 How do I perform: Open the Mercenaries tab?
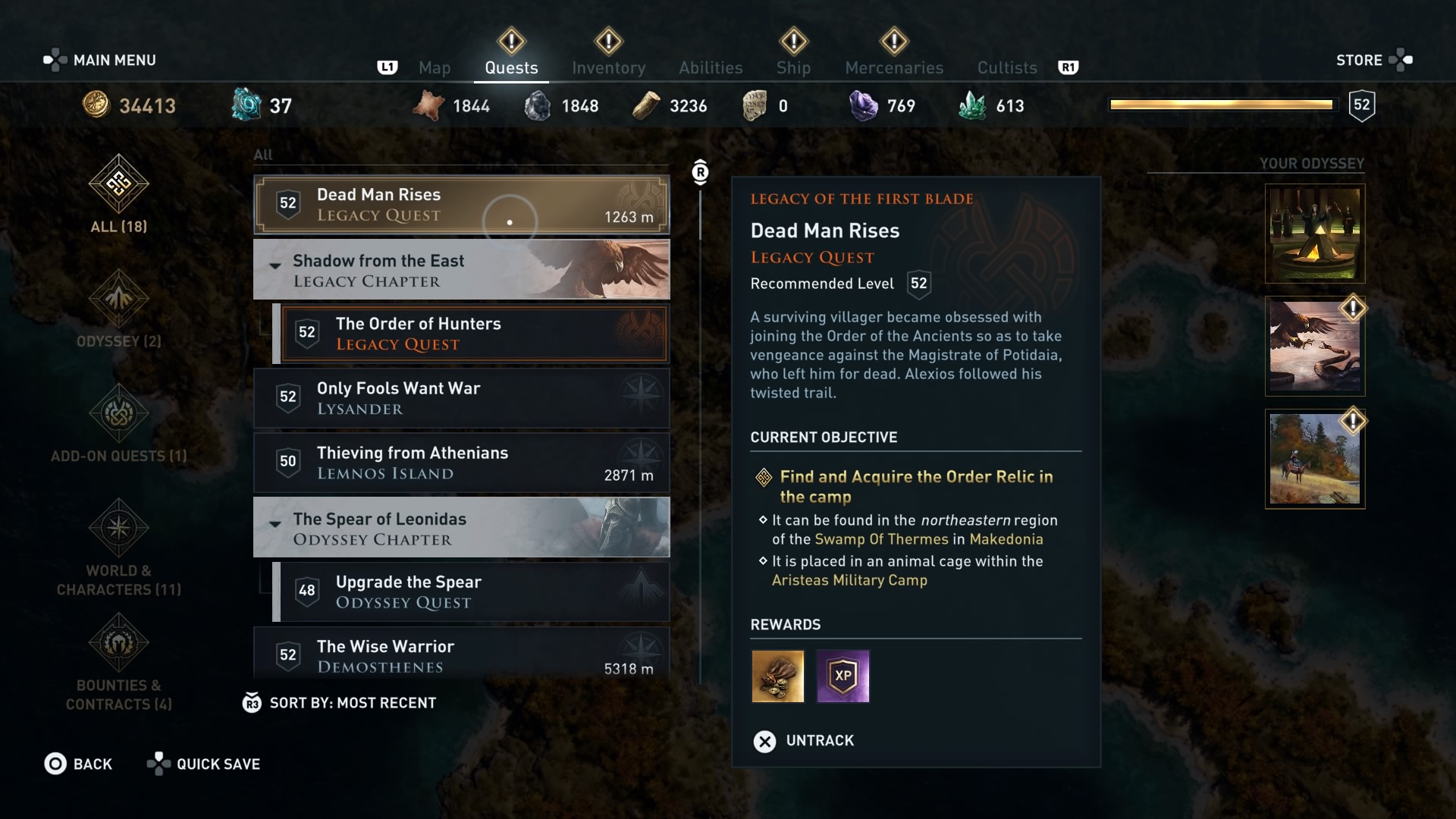[x=893, y=67]
